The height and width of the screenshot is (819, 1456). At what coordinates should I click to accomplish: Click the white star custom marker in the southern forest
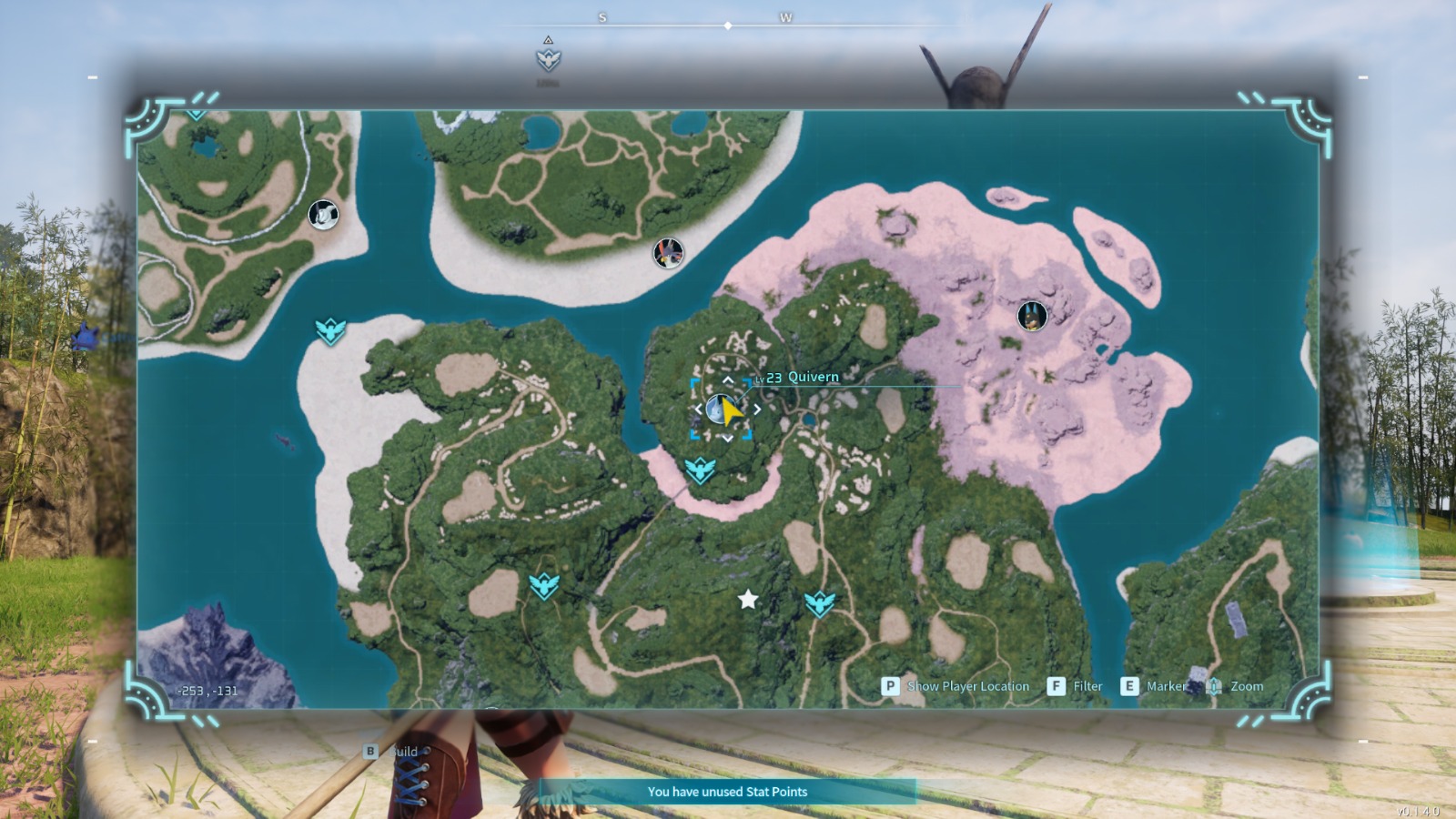(748, 599)
